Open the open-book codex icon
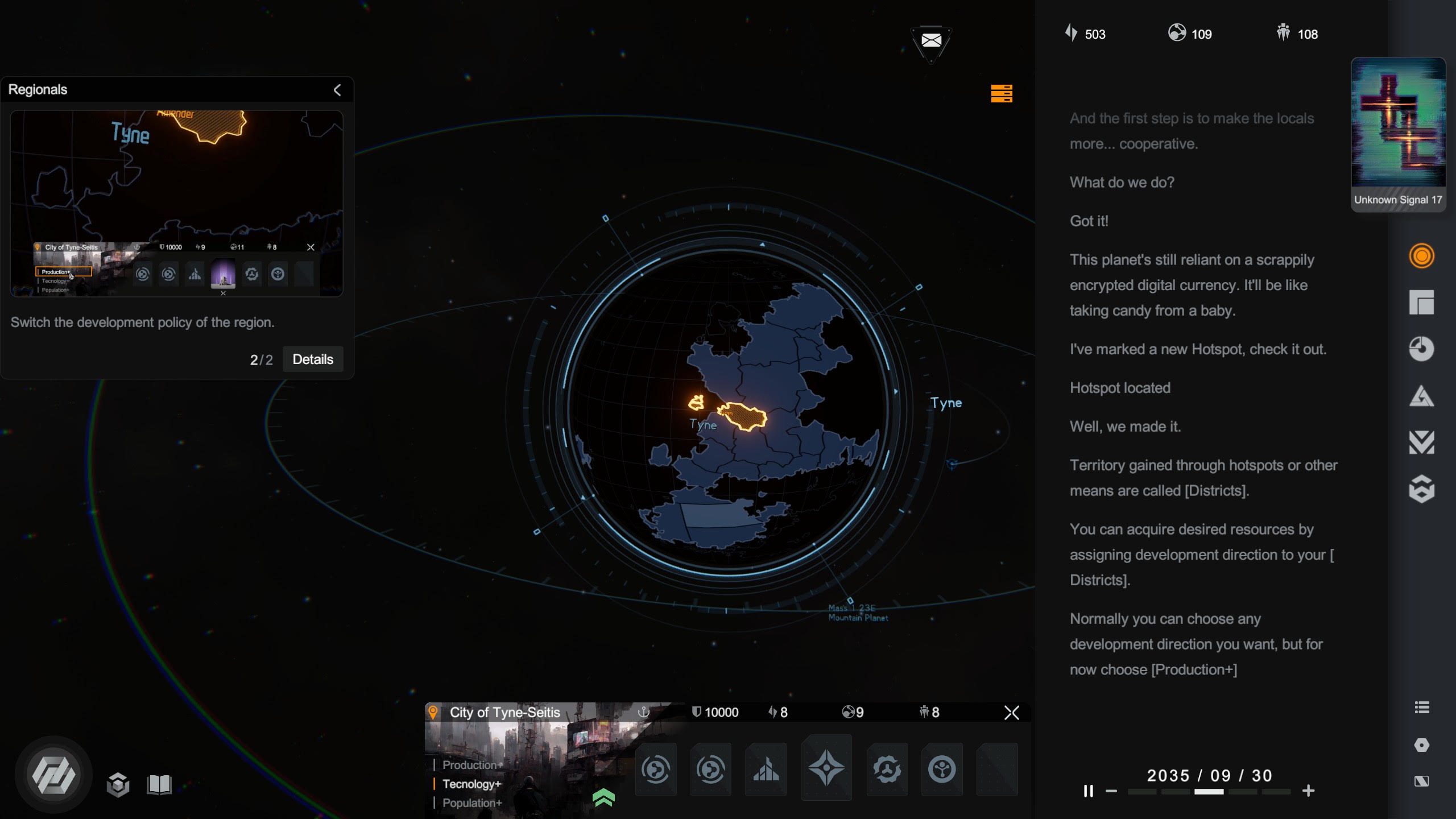 (x=159, y=785)
